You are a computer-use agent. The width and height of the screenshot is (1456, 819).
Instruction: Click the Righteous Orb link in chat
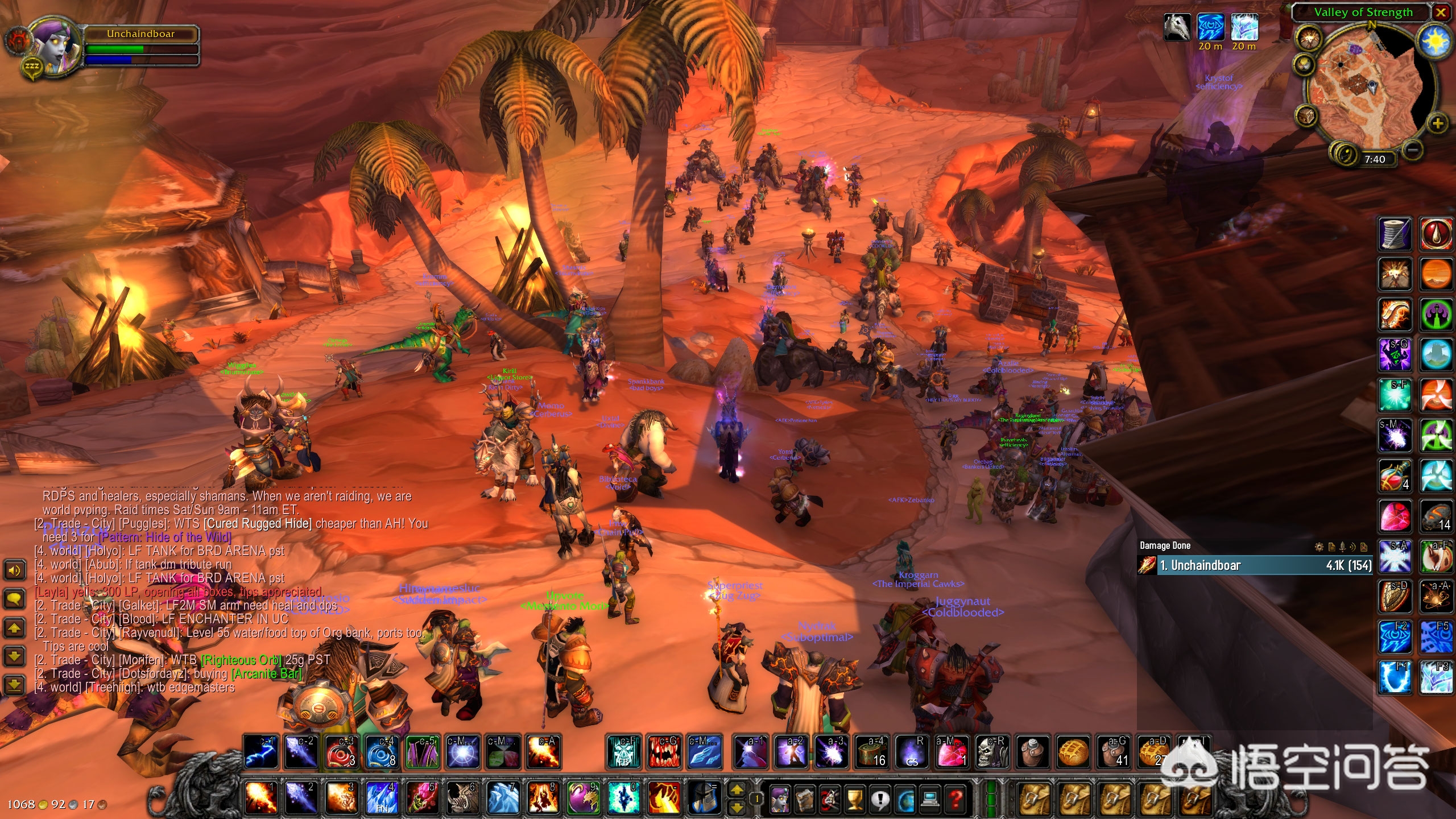click(x=241, y=660)
